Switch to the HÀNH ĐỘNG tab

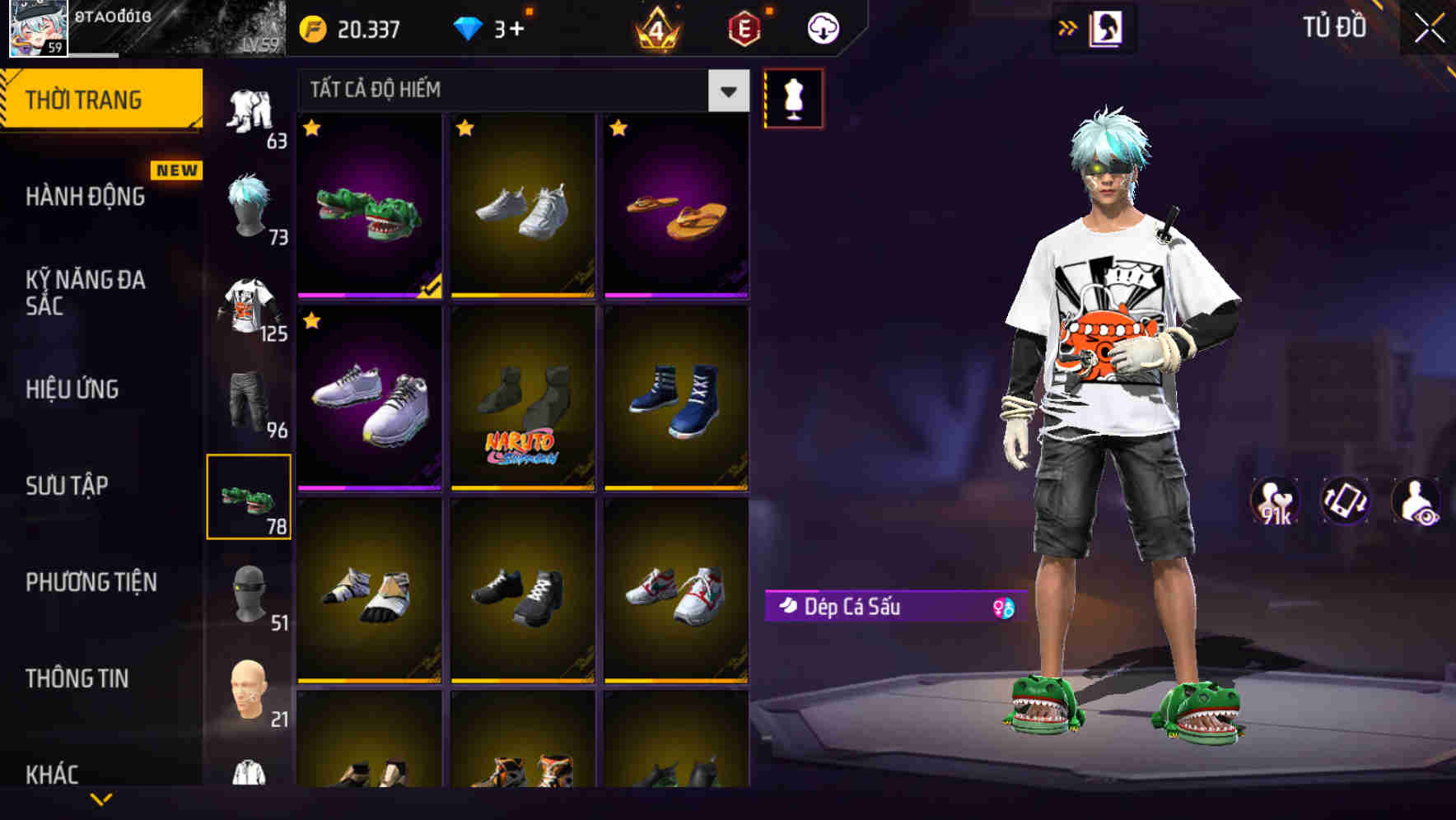pos(86,196)
